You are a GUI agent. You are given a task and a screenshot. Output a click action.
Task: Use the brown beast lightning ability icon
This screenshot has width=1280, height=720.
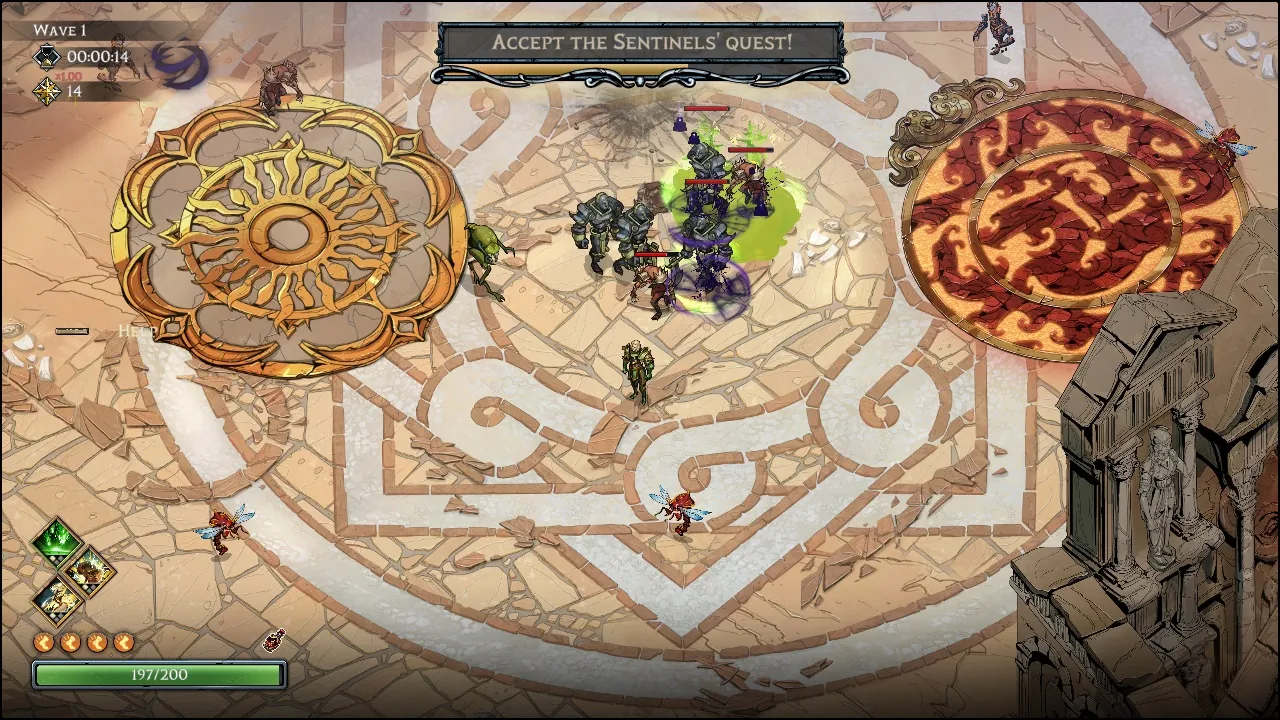tap(88, 571)
